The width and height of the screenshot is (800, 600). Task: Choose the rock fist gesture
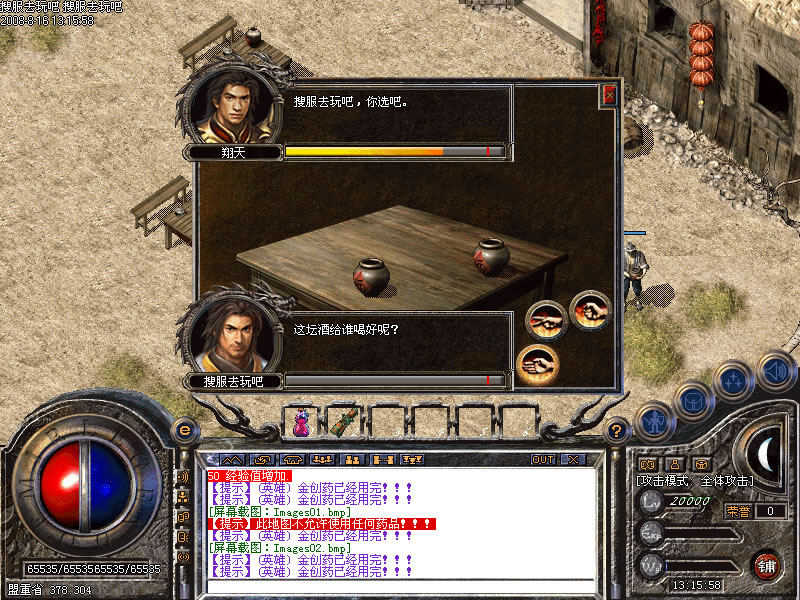(590, 309)
